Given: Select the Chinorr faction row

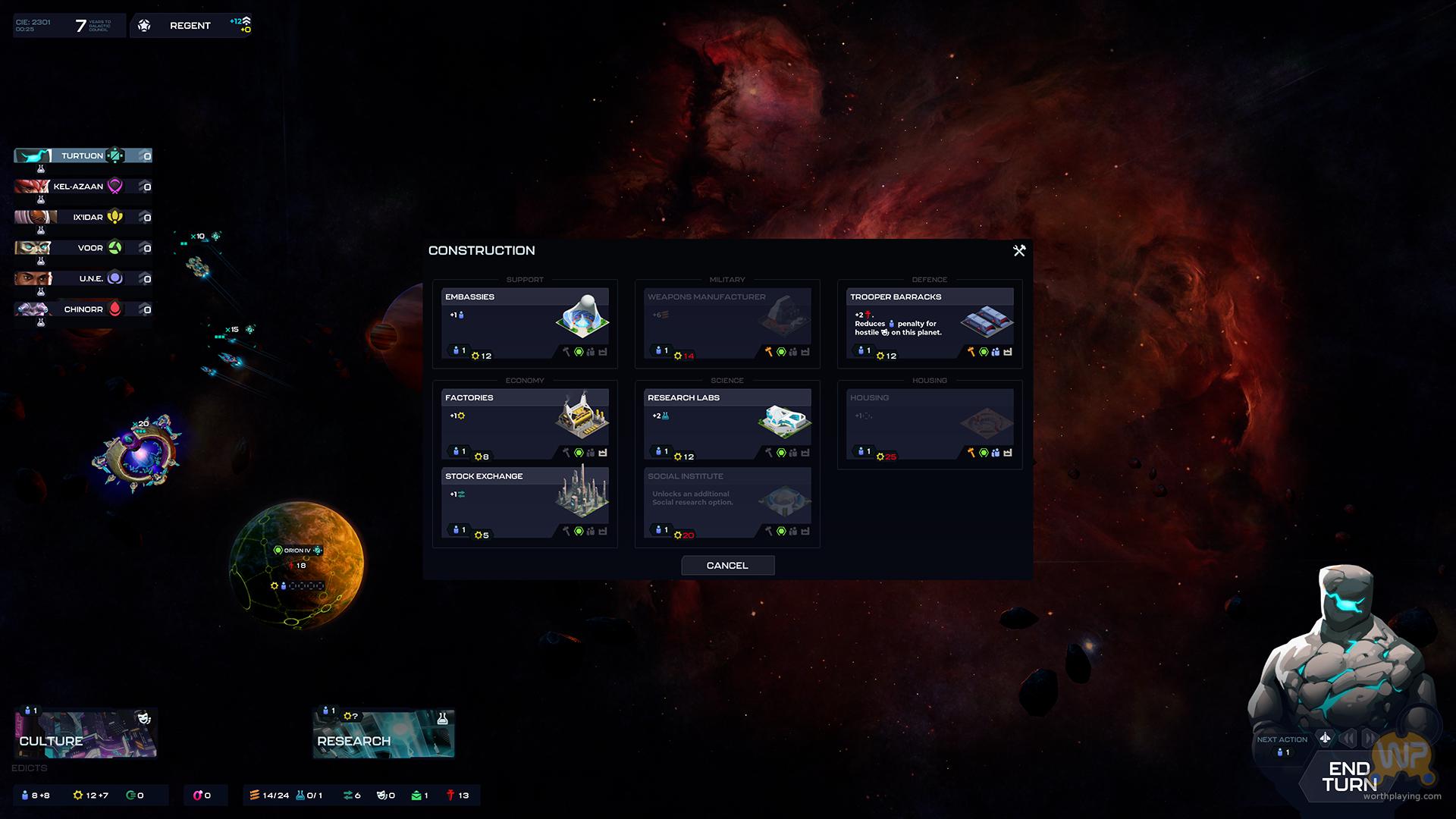Looking at the screenshot, I should (x=83, y=309).
